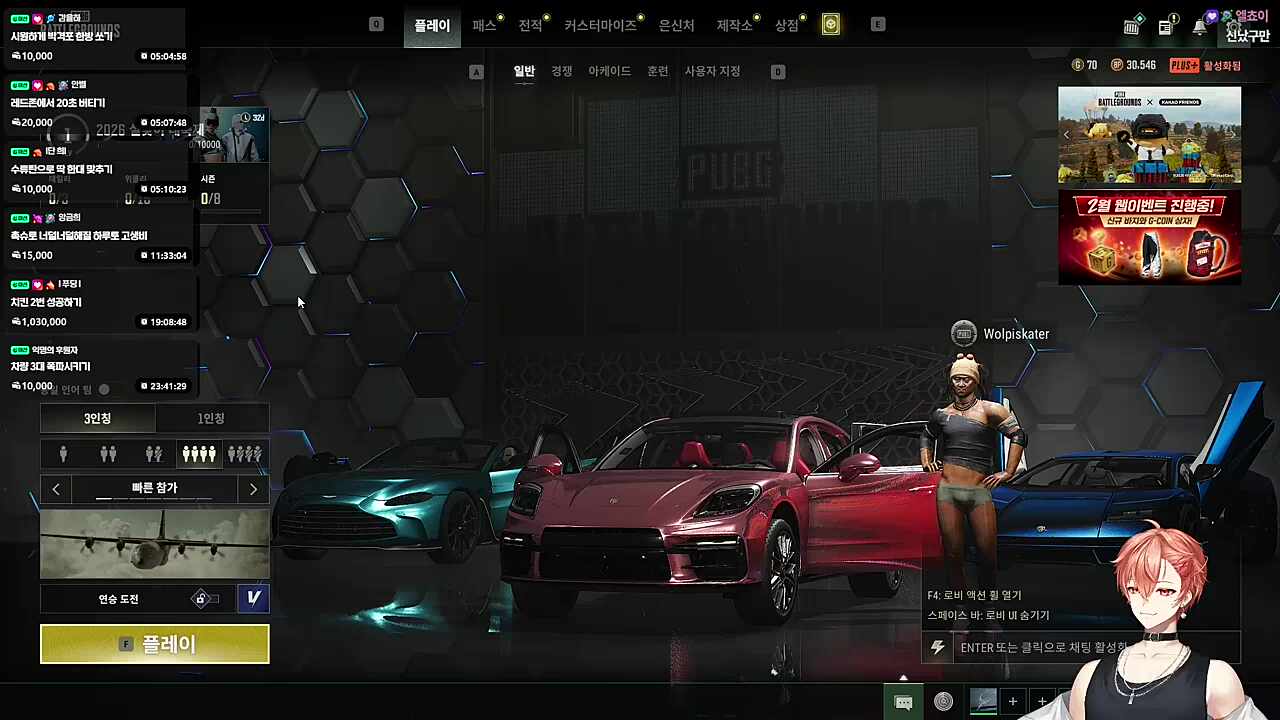Viewport: 1280px width, 720px height.
Task: Select the 훈련 mode tab
Action: (x=657, y=71)
